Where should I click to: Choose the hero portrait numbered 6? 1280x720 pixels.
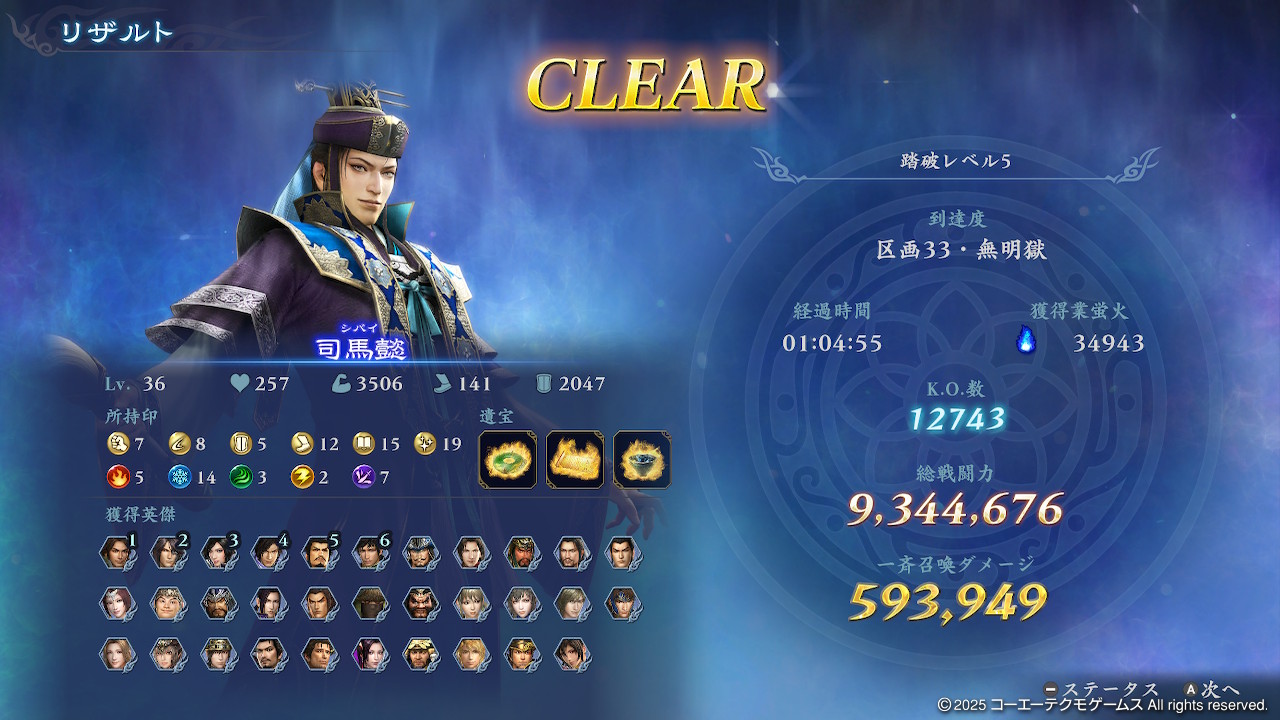coord(369,553)
